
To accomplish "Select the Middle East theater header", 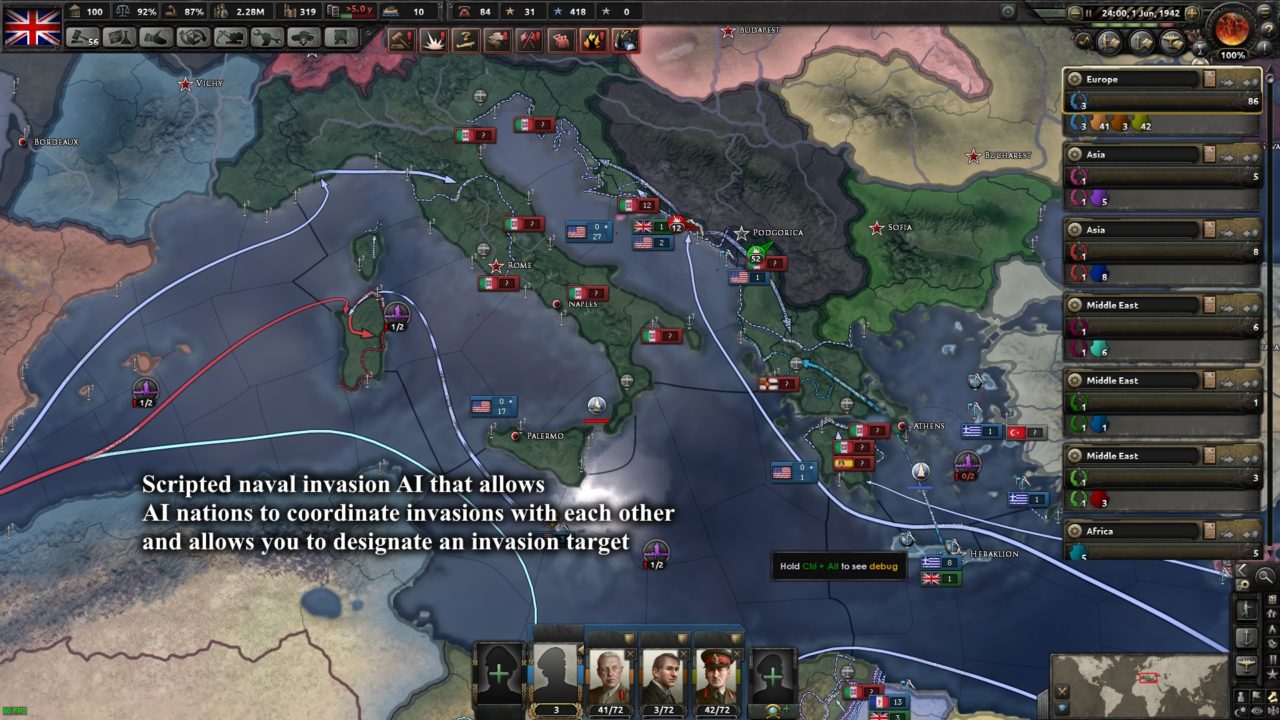I will (x=1110, y=304).
